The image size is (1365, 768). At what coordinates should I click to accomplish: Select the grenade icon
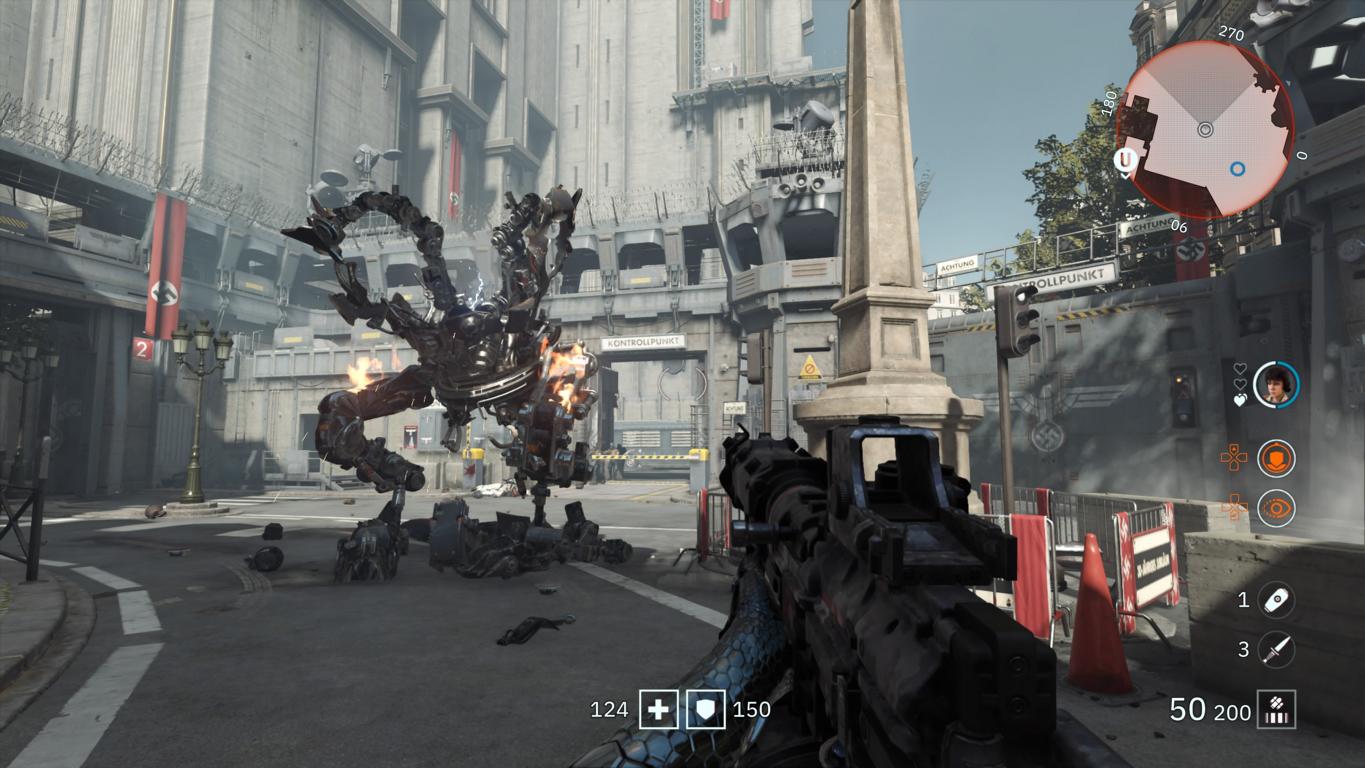pos(1276,600)
